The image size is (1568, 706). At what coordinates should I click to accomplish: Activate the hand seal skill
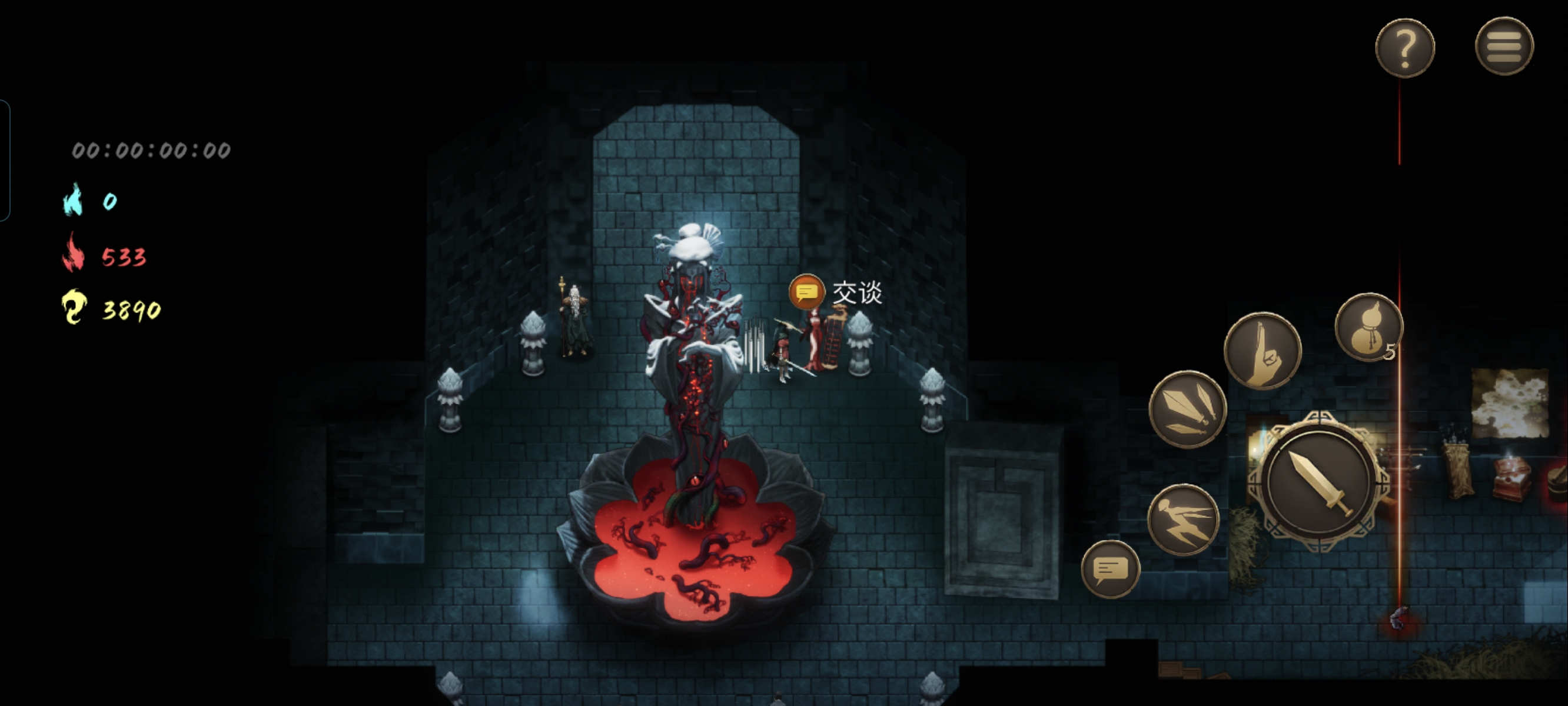click(1263, 351)
